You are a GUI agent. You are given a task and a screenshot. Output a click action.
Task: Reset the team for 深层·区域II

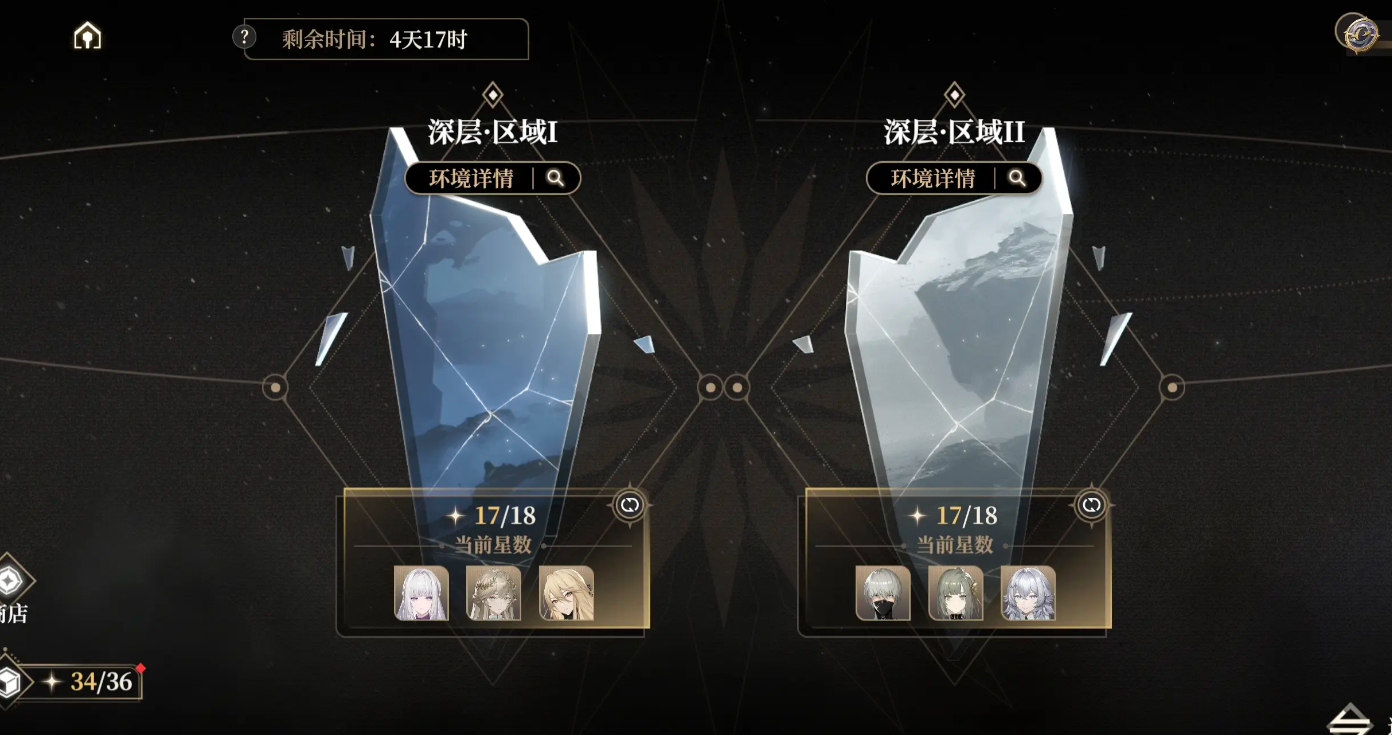tap(1091, 505)
